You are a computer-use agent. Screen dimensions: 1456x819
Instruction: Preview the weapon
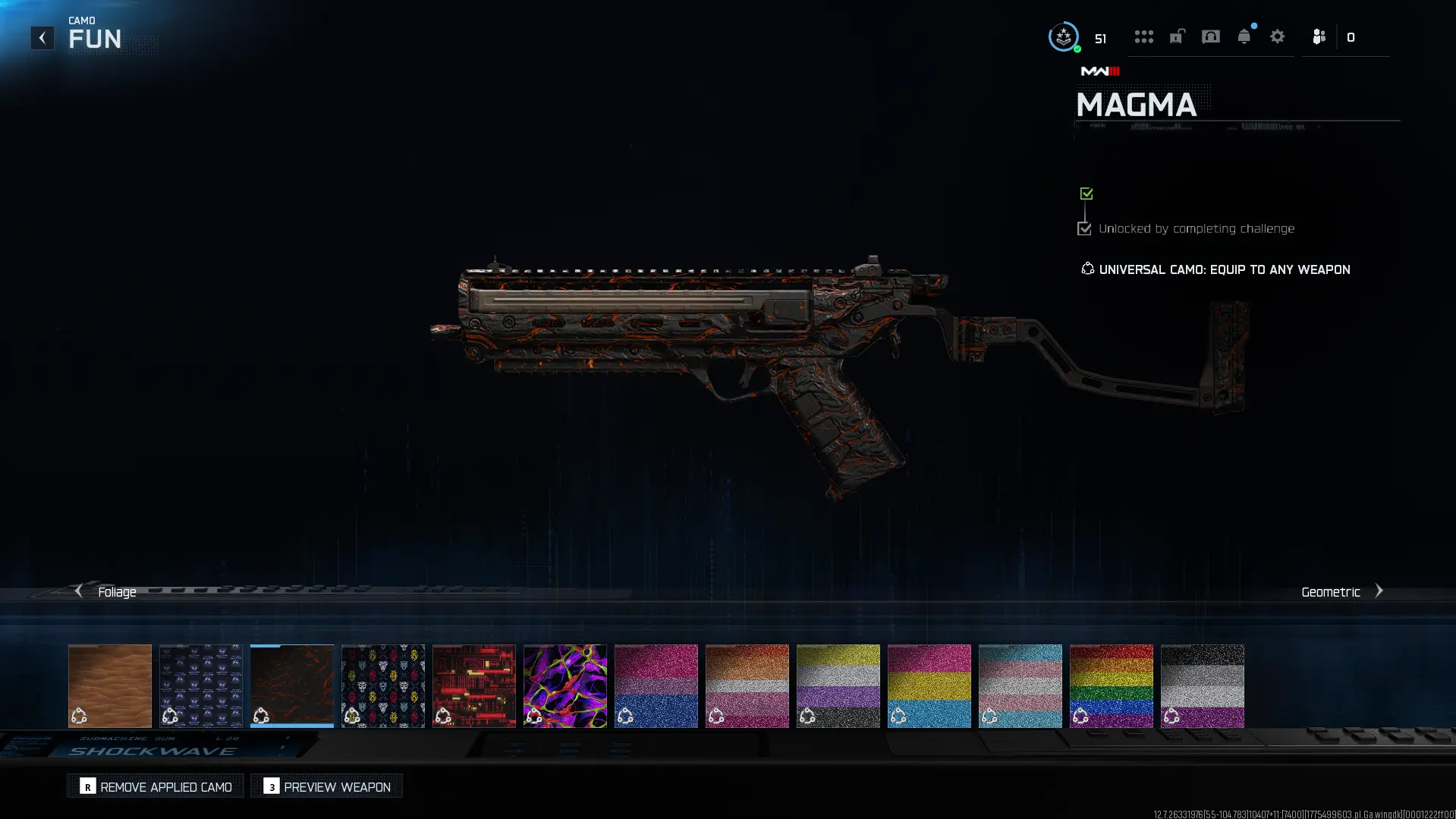(x=327, y=786)
